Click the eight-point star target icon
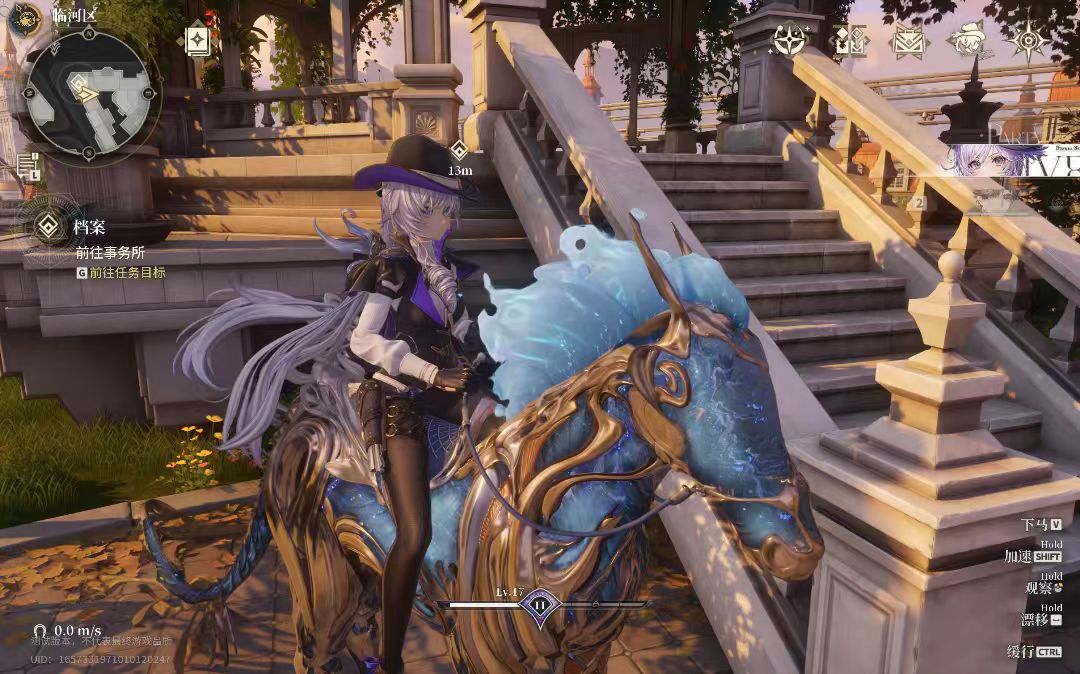Viewport: 1080px width, 674px height. [1028, 41]
